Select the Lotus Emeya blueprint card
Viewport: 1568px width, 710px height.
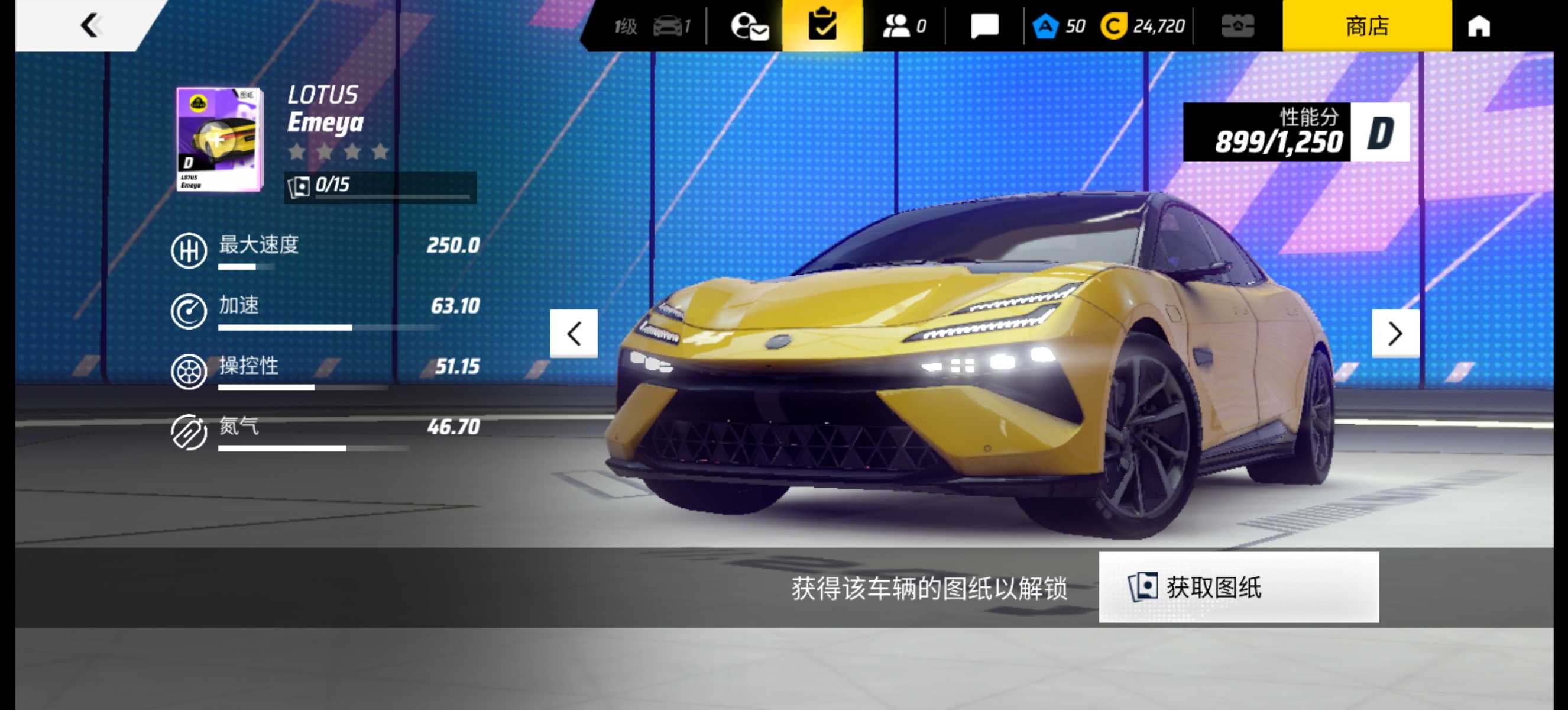pyautogui.click(x=219, y=140)
